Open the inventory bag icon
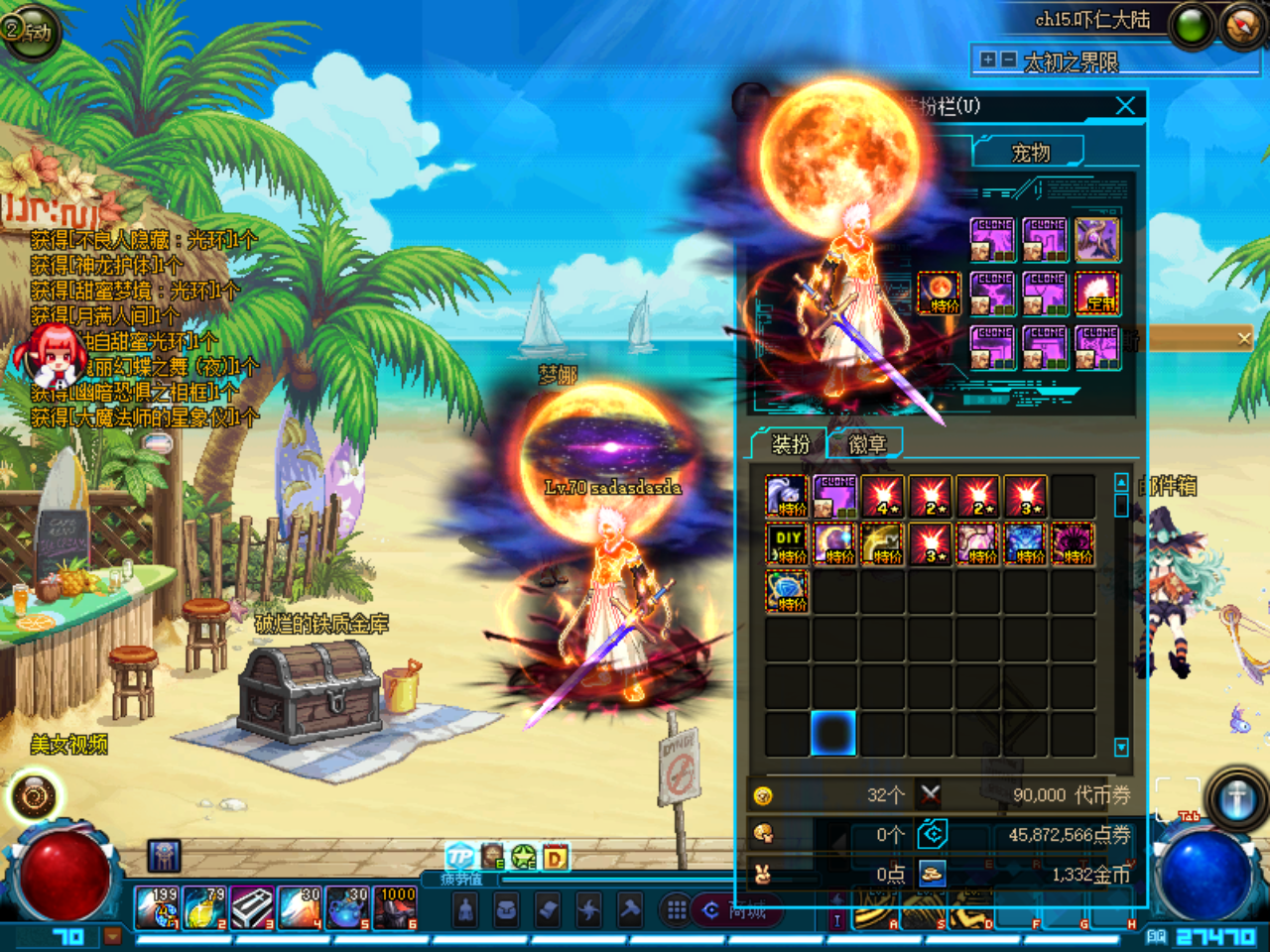This screenshot has height=952, width=1270. (507, 910)
